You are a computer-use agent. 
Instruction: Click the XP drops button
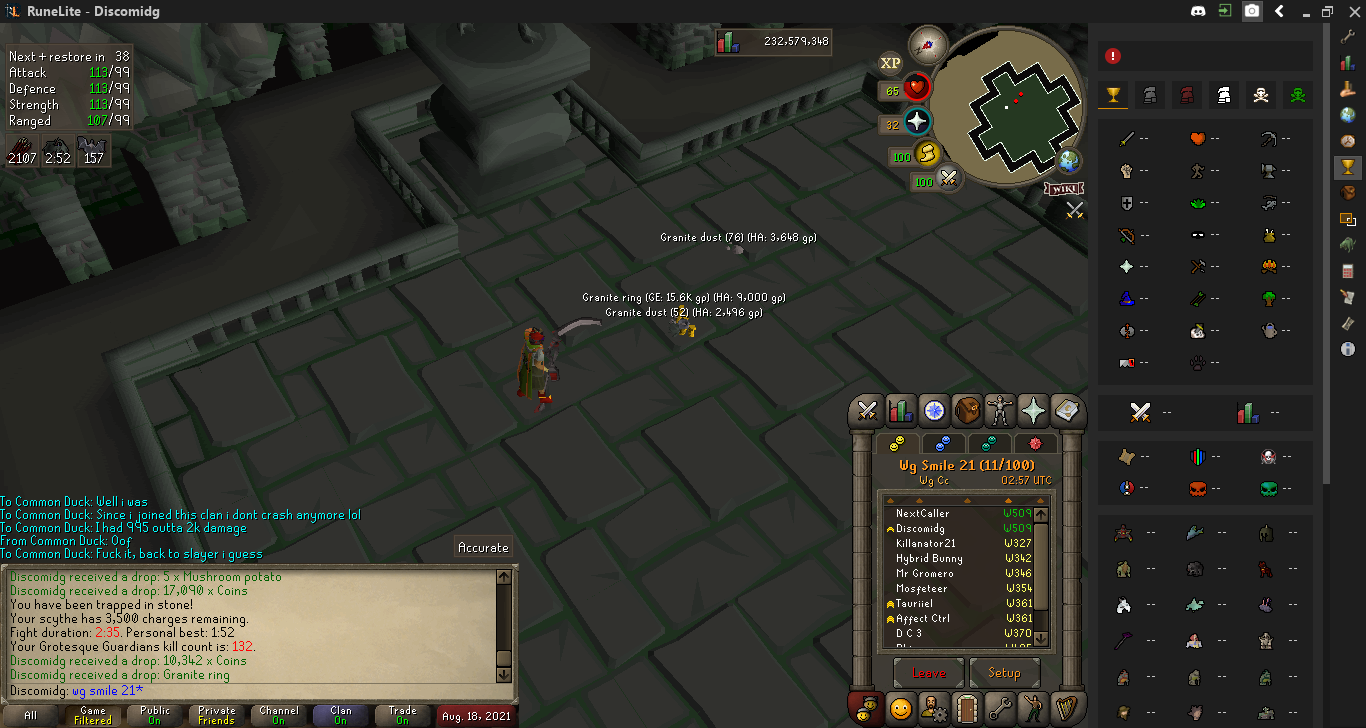890,63
